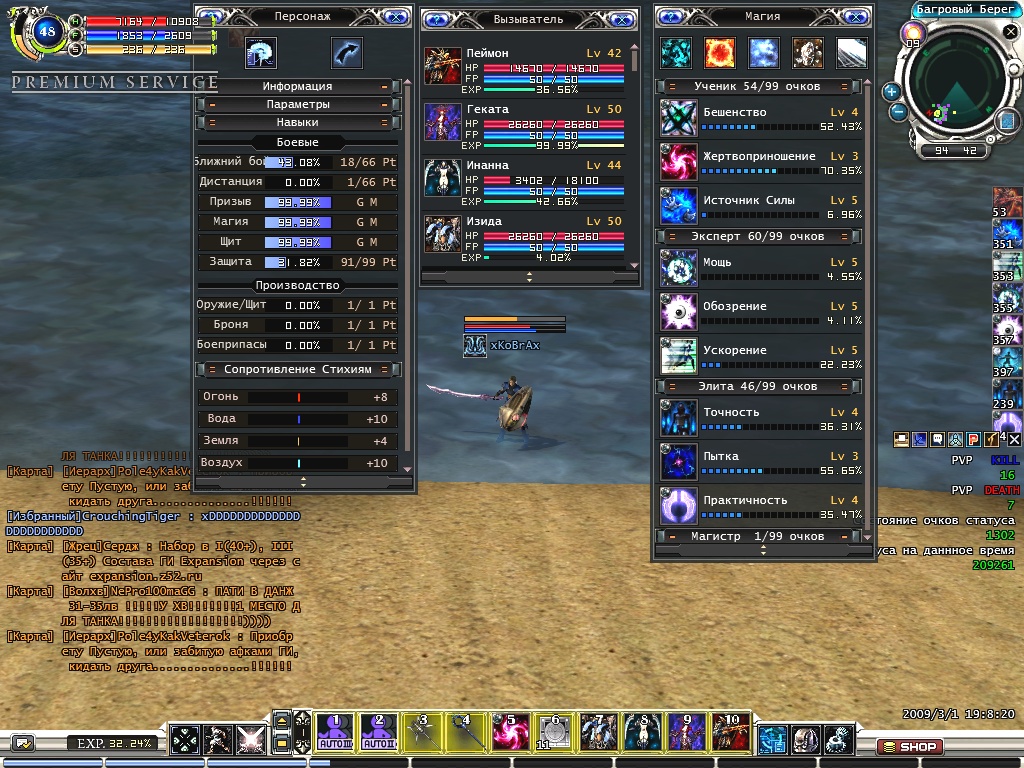This screenshot has height=768, width=1024.
Task: Close the Вызыватель summoner window
Action: click(622, 19)
